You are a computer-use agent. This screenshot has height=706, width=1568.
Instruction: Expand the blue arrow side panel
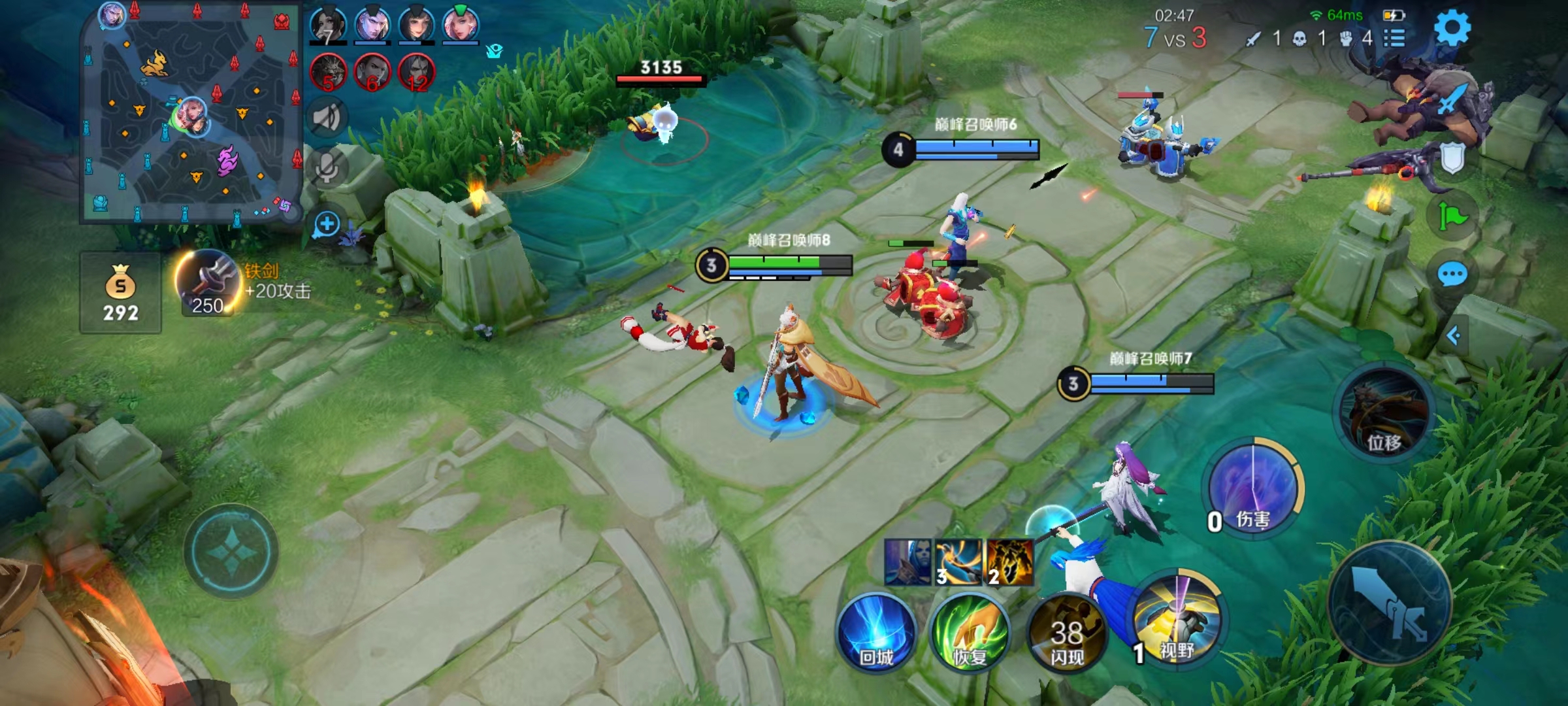coord(1453,336)
